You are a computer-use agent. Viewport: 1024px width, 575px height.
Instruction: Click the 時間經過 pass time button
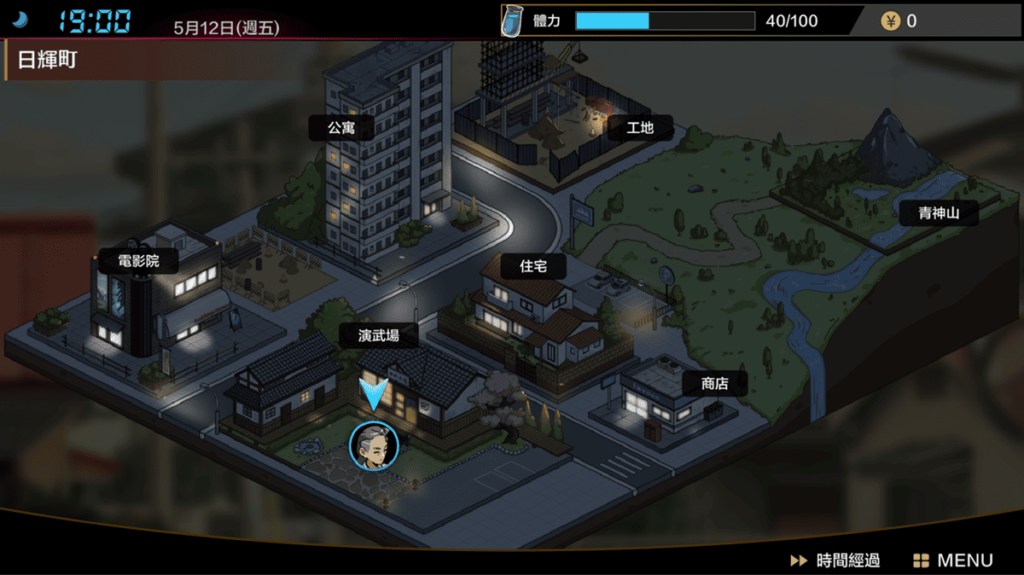pos(835,560)
